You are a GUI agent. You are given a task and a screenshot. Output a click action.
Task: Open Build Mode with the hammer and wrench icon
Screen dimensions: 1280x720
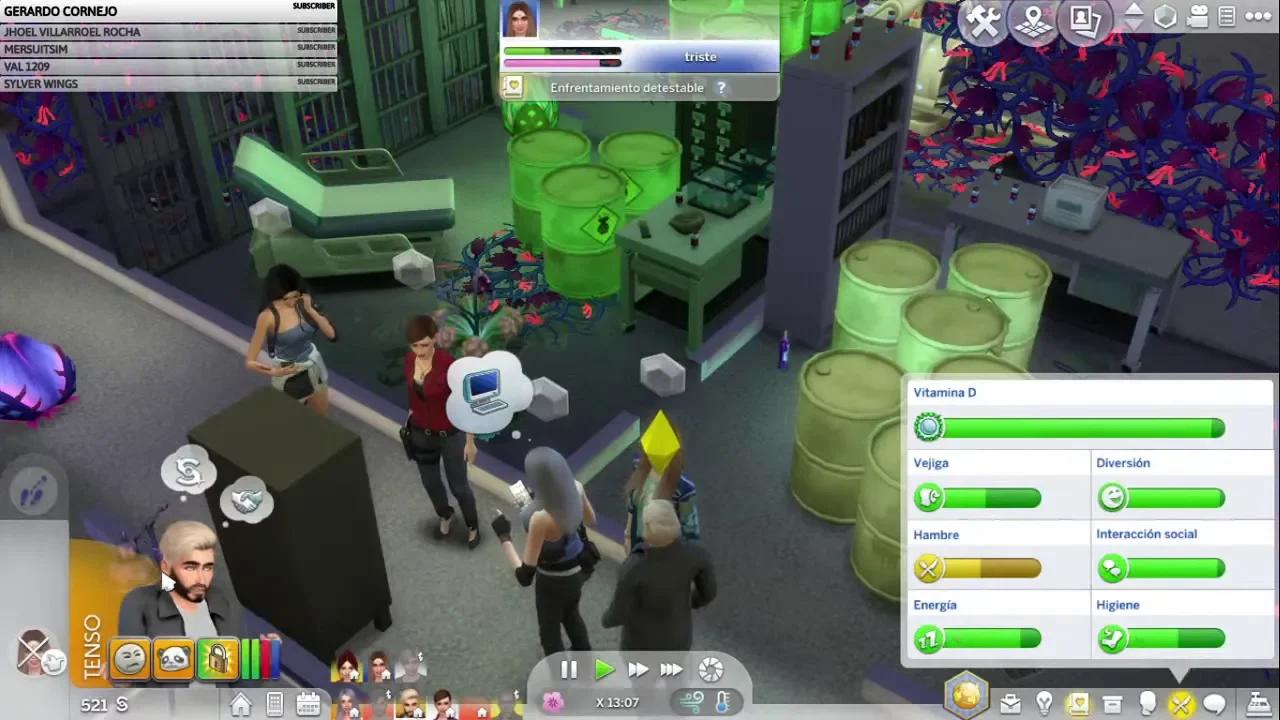click(983, 22)
